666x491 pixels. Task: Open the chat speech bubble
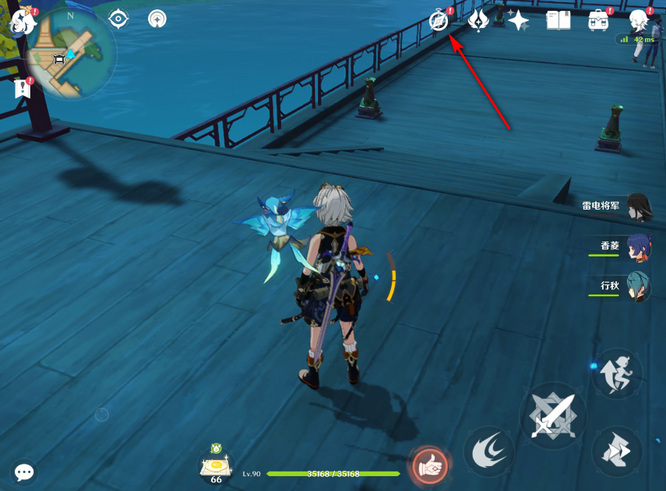24,472
